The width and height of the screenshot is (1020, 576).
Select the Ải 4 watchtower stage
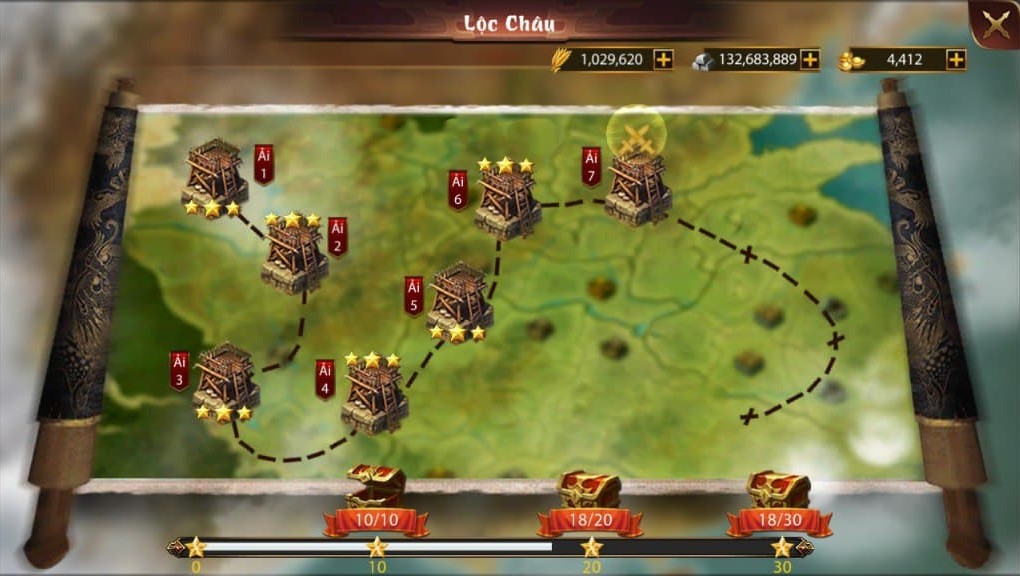coord(374,394)
